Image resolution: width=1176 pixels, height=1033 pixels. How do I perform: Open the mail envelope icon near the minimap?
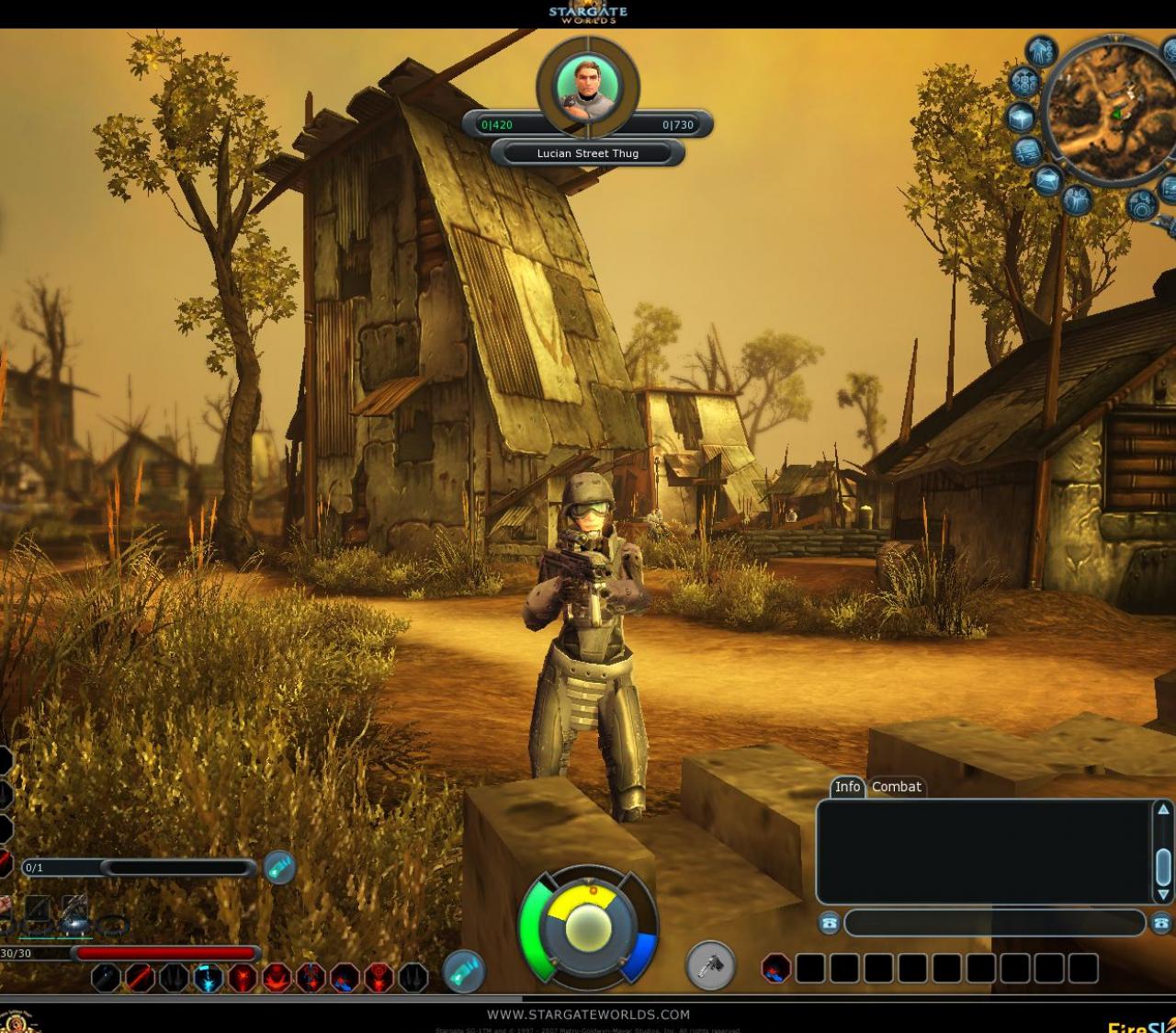click(1048, 178)
